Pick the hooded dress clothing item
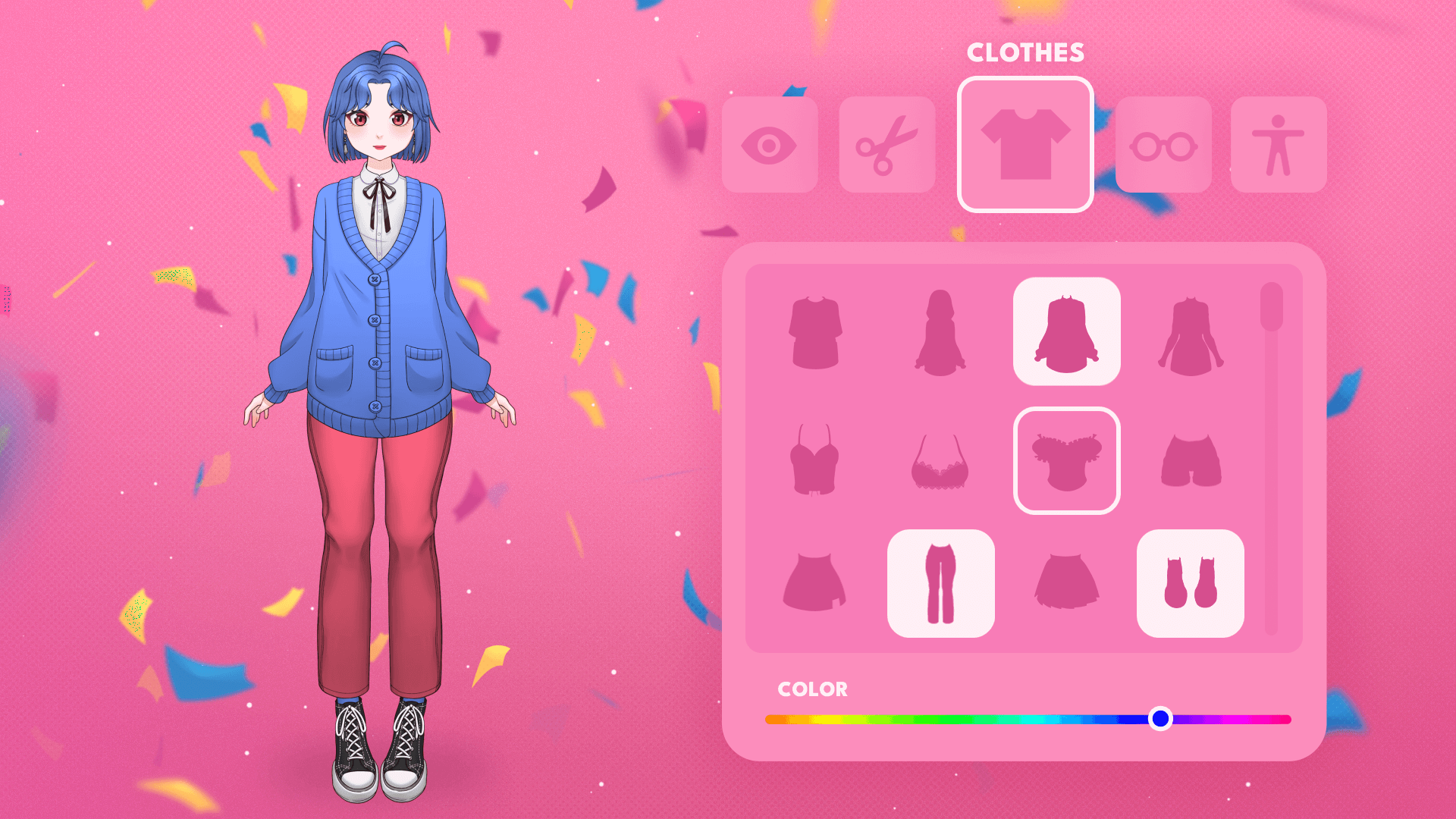Viewport: 1456px width, 819px height. (x=940, y=332)
